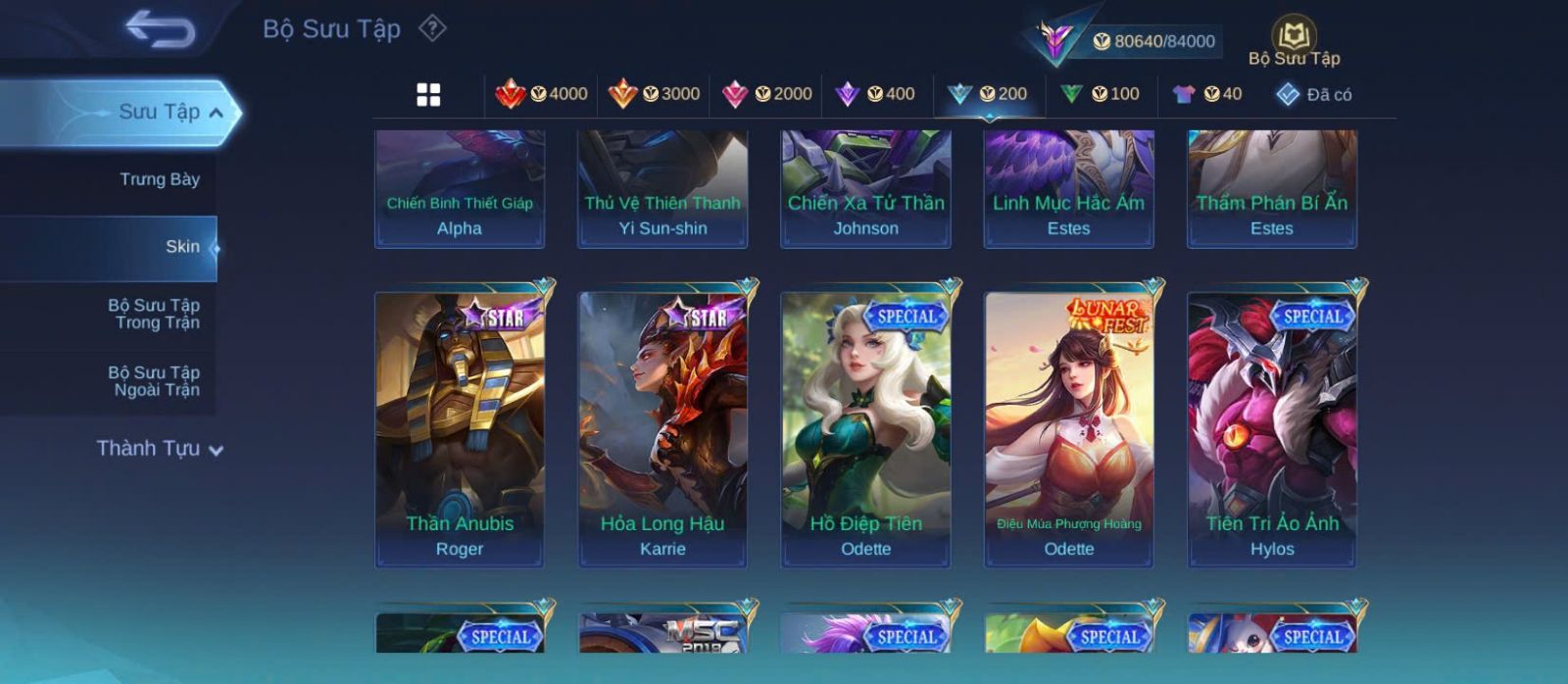Collapse the Sưu Tập menu section

pyautogui.click(x=216, y=113)
